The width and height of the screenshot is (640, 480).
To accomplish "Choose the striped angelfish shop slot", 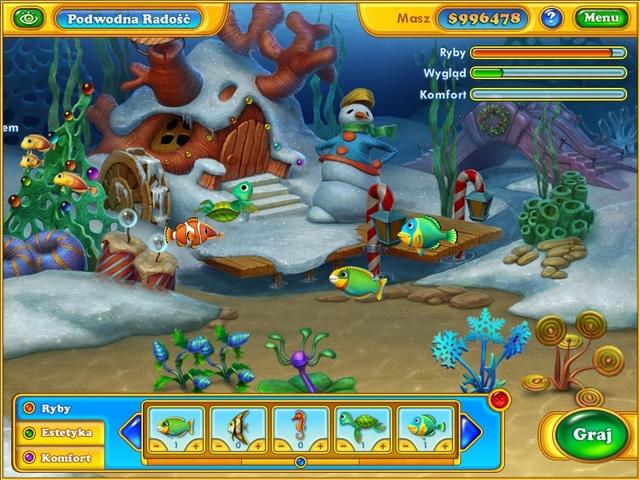I will click(238, 426).
